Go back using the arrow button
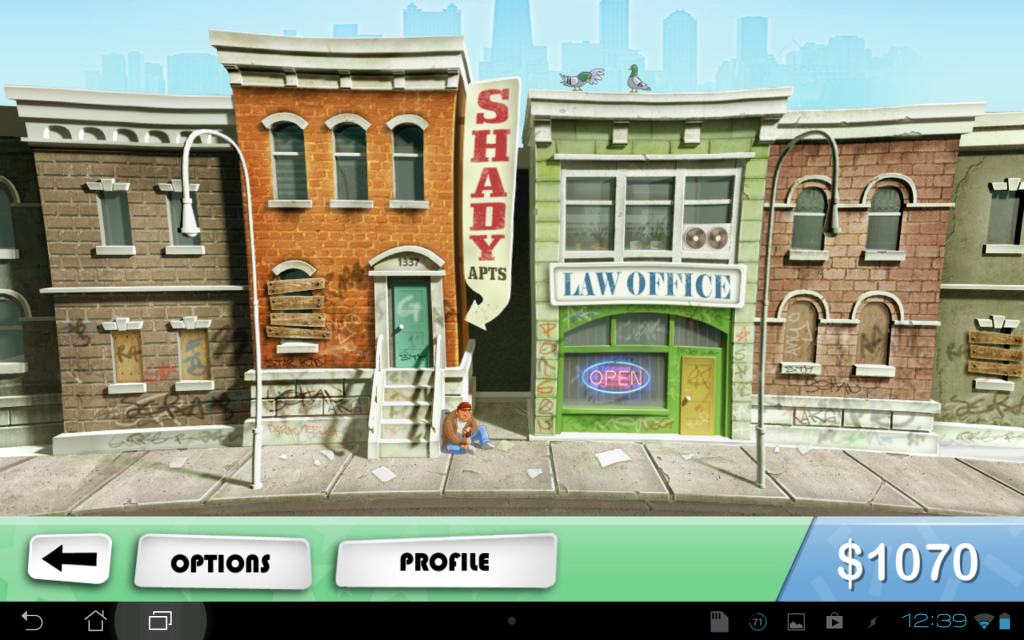The width and height of the screenshot is (1024, 640). (69, 559)
